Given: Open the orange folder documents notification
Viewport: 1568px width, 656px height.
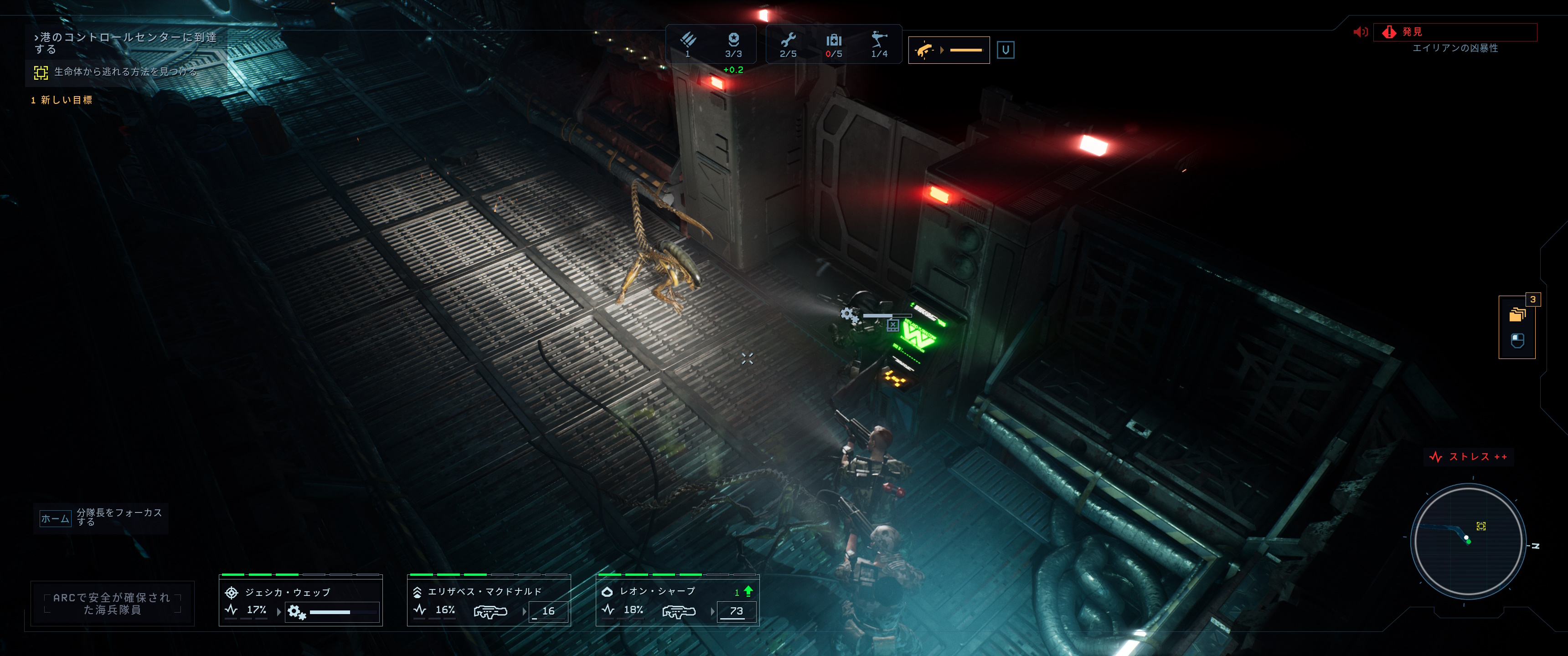Looking at the screenshot, I should 1517,315.
